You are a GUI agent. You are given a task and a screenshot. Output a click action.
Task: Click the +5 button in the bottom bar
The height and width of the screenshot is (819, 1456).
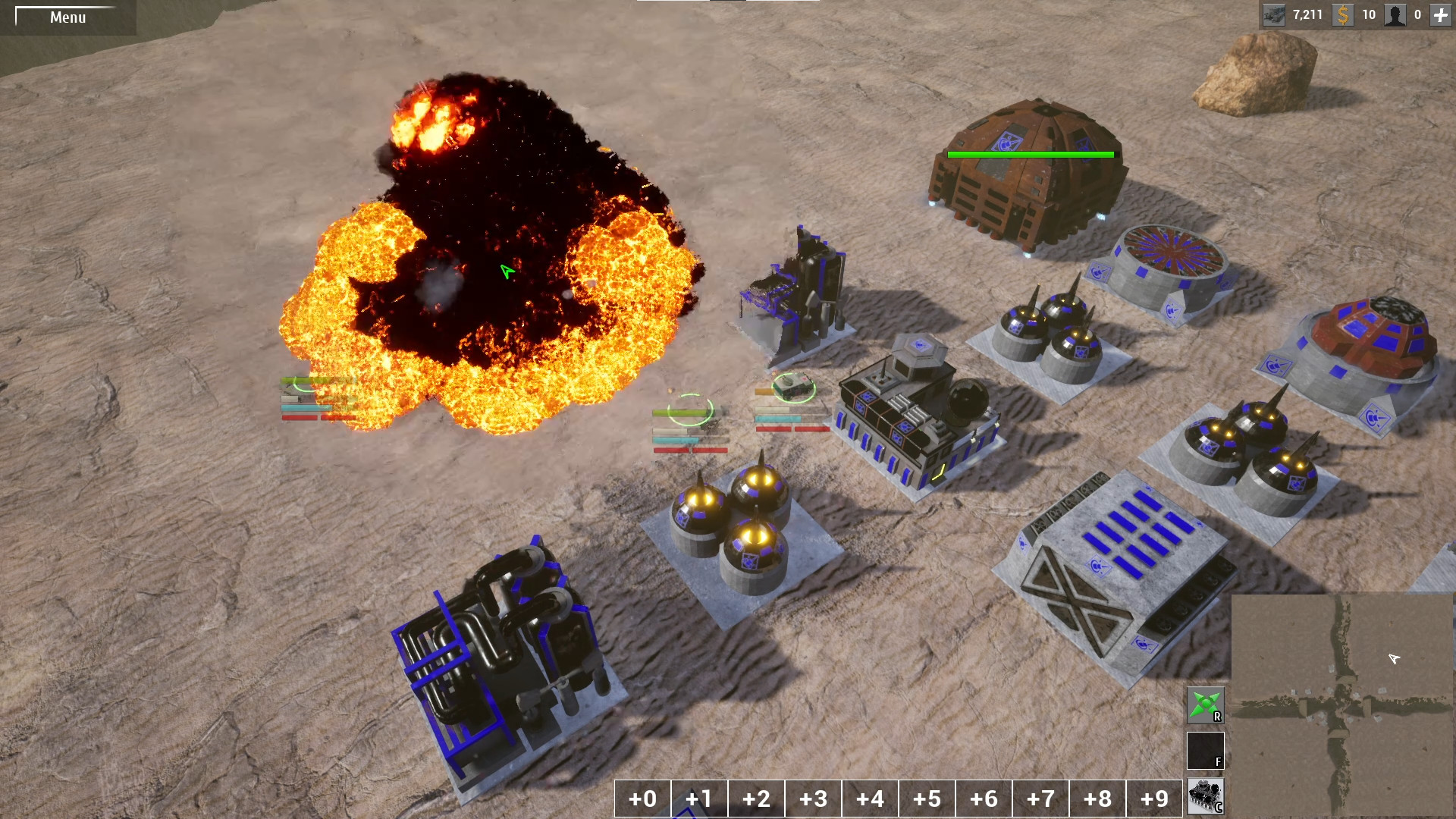[x=927, y=798]
